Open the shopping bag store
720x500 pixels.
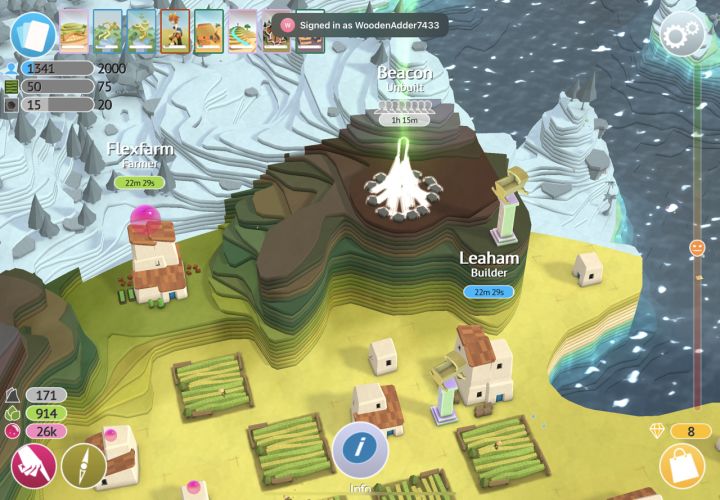click(x=682, y=467)
